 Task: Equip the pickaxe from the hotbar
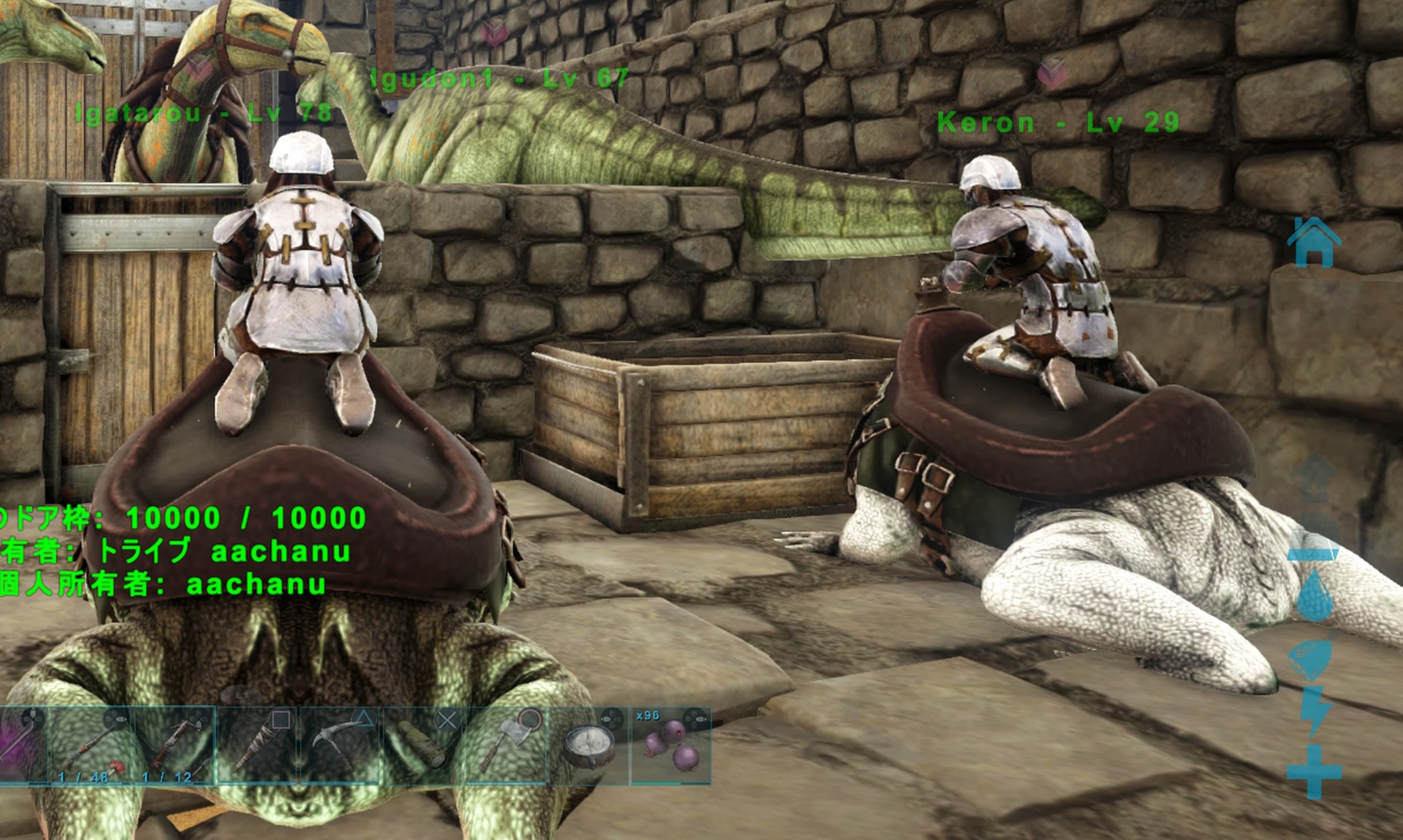(x=340, y=746)
